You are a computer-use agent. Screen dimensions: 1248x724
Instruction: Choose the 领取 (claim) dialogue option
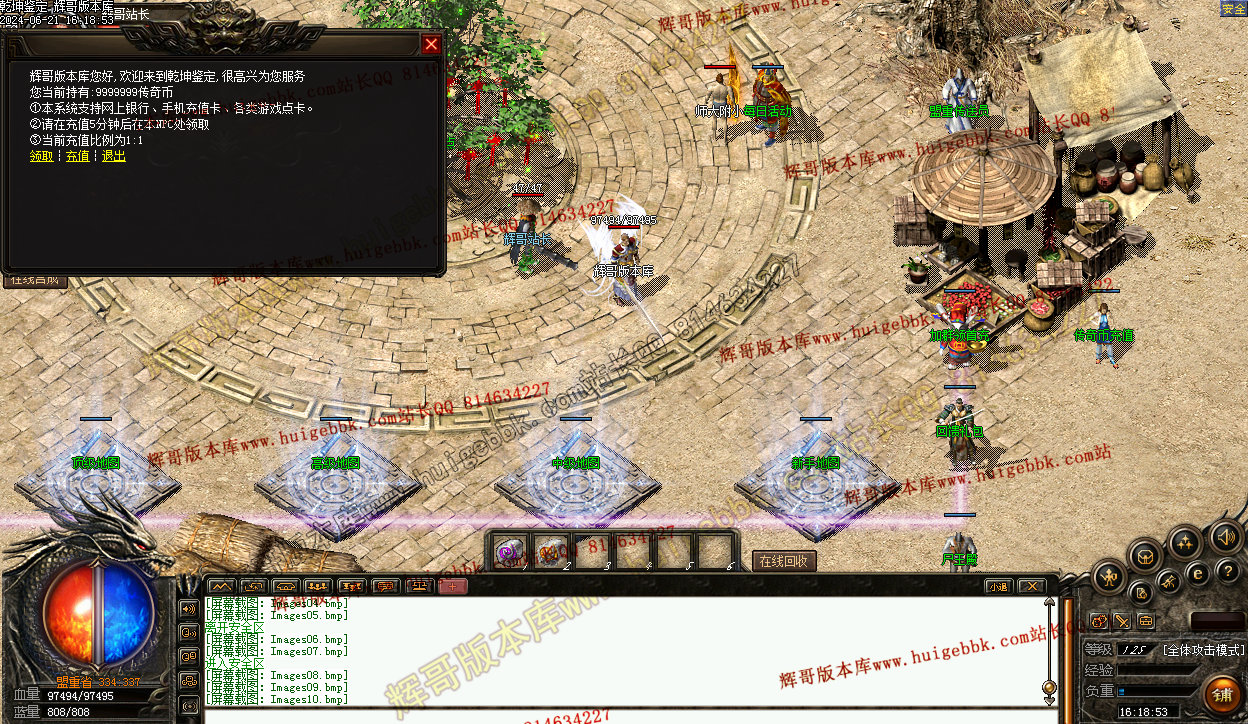(x=41, y=156)
